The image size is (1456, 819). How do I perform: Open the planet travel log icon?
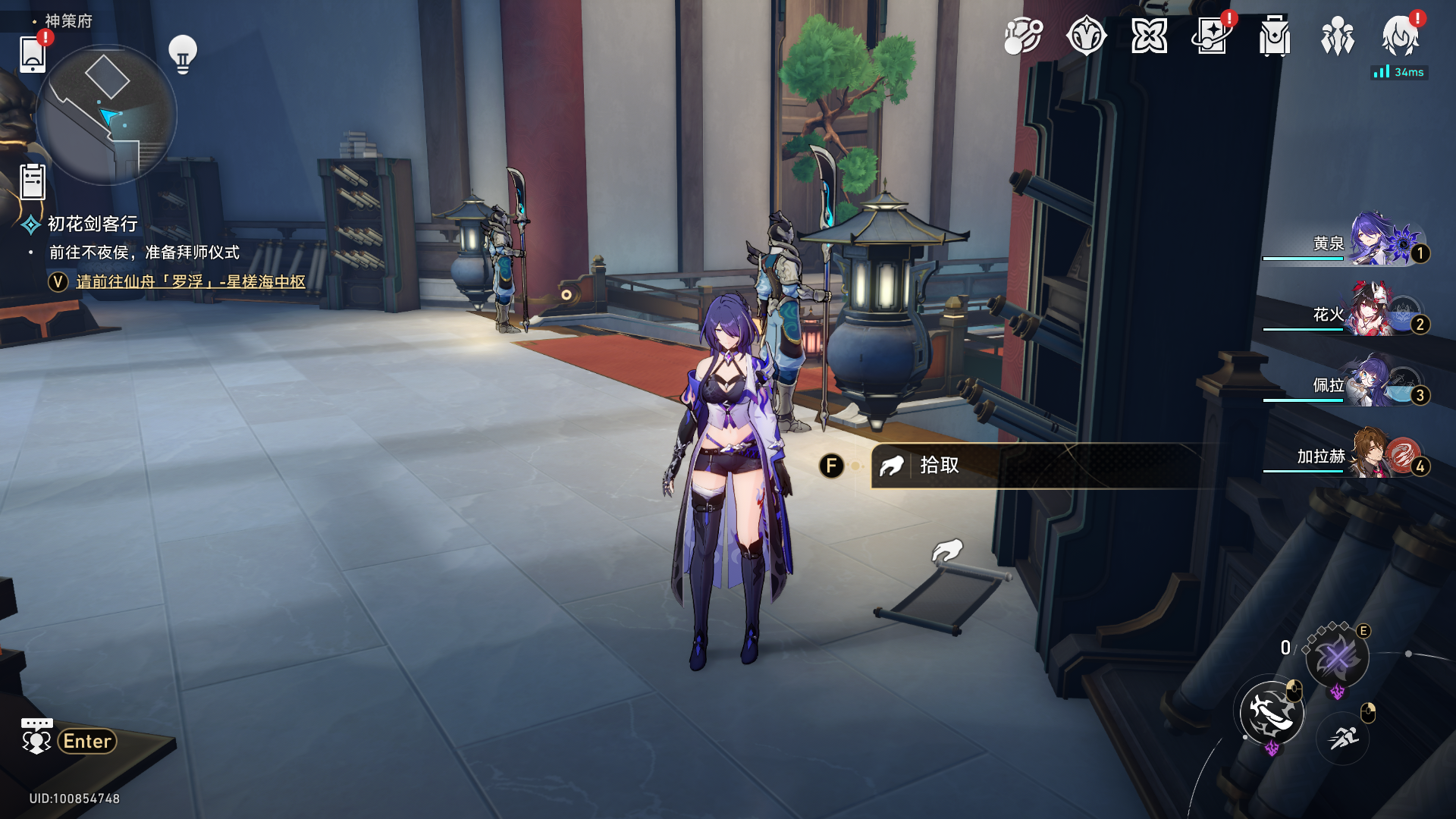point(1023,36)
